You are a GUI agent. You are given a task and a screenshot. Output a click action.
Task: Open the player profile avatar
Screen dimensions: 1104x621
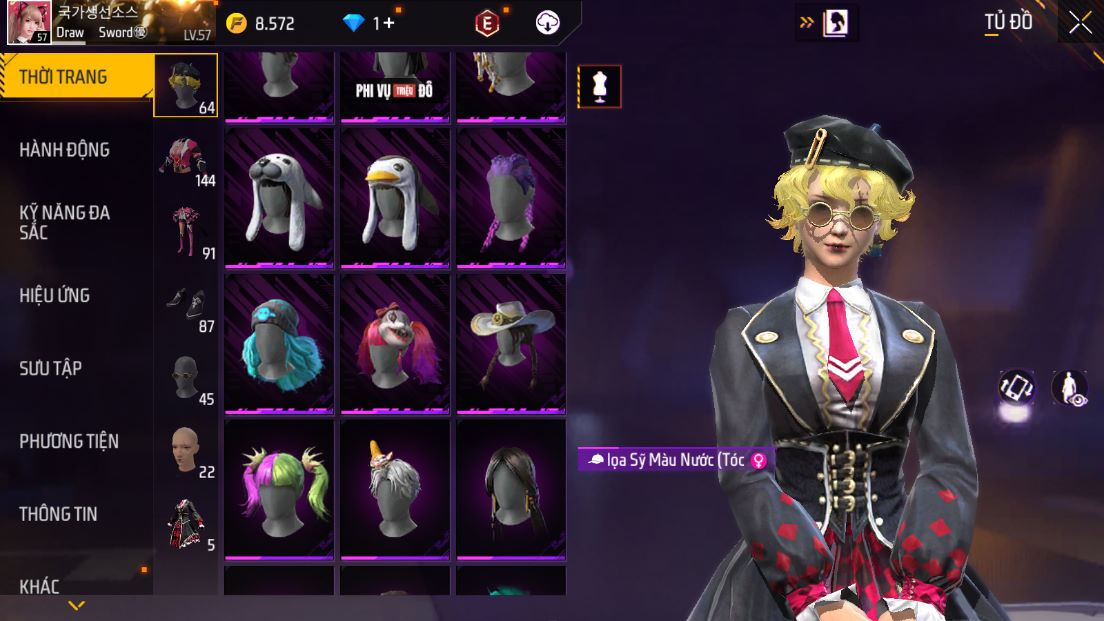click(29, 23)
